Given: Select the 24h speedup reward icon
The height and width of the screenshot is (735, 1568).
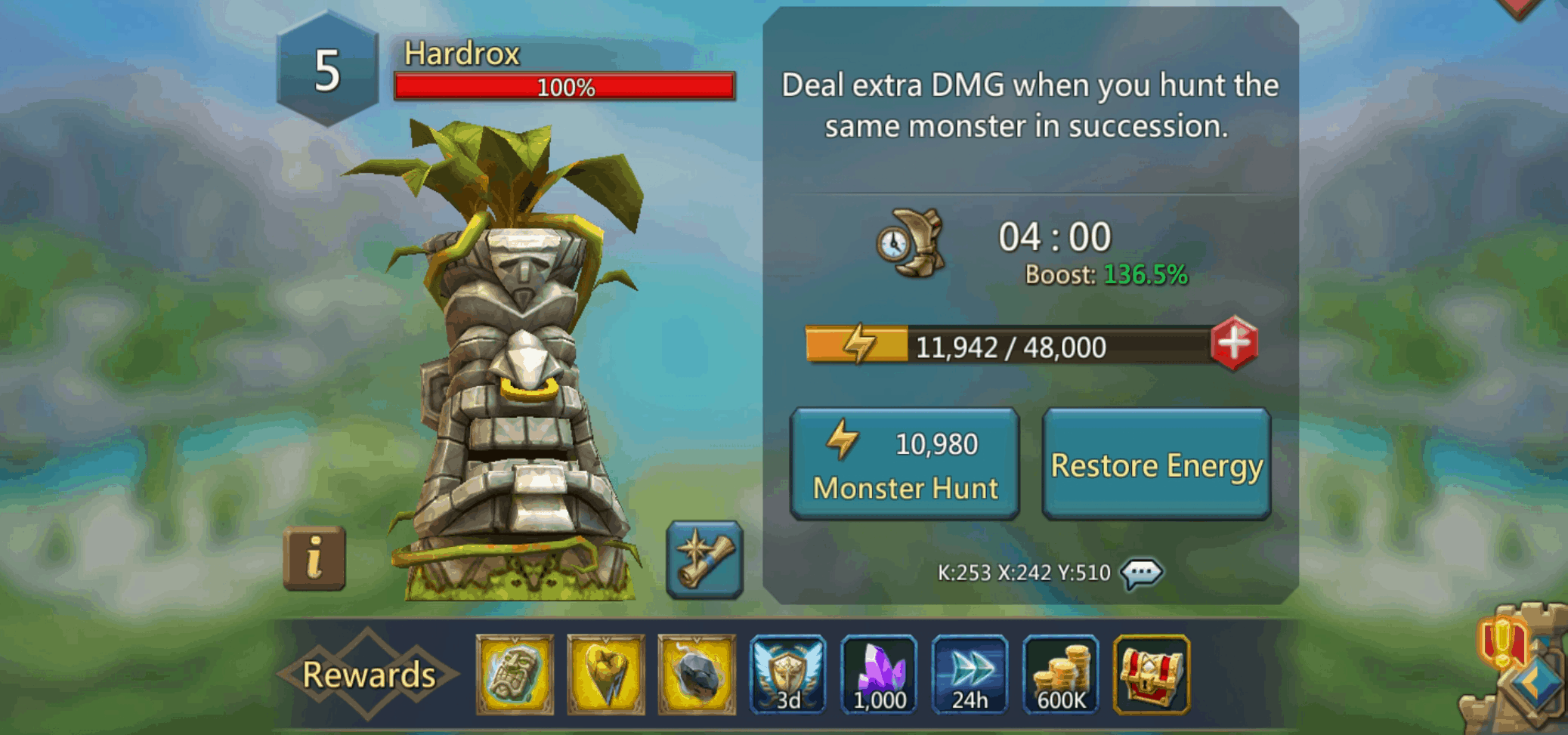Looking at the screenshot, I should coord(970,673).
